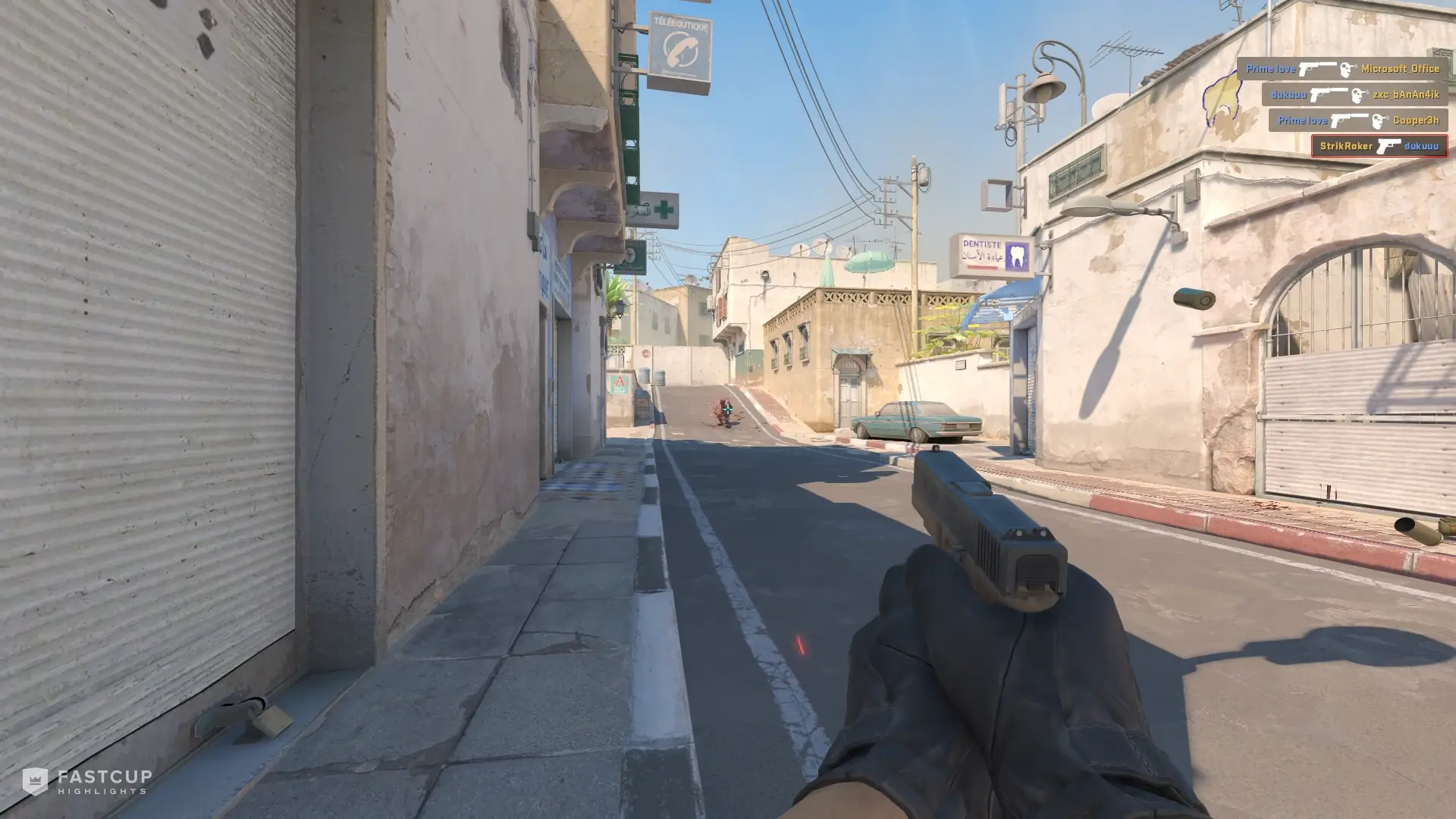Click the victim name Microsoft_Office
The height and width of the screenshot is (819, 1456).
coord(1401,69)
